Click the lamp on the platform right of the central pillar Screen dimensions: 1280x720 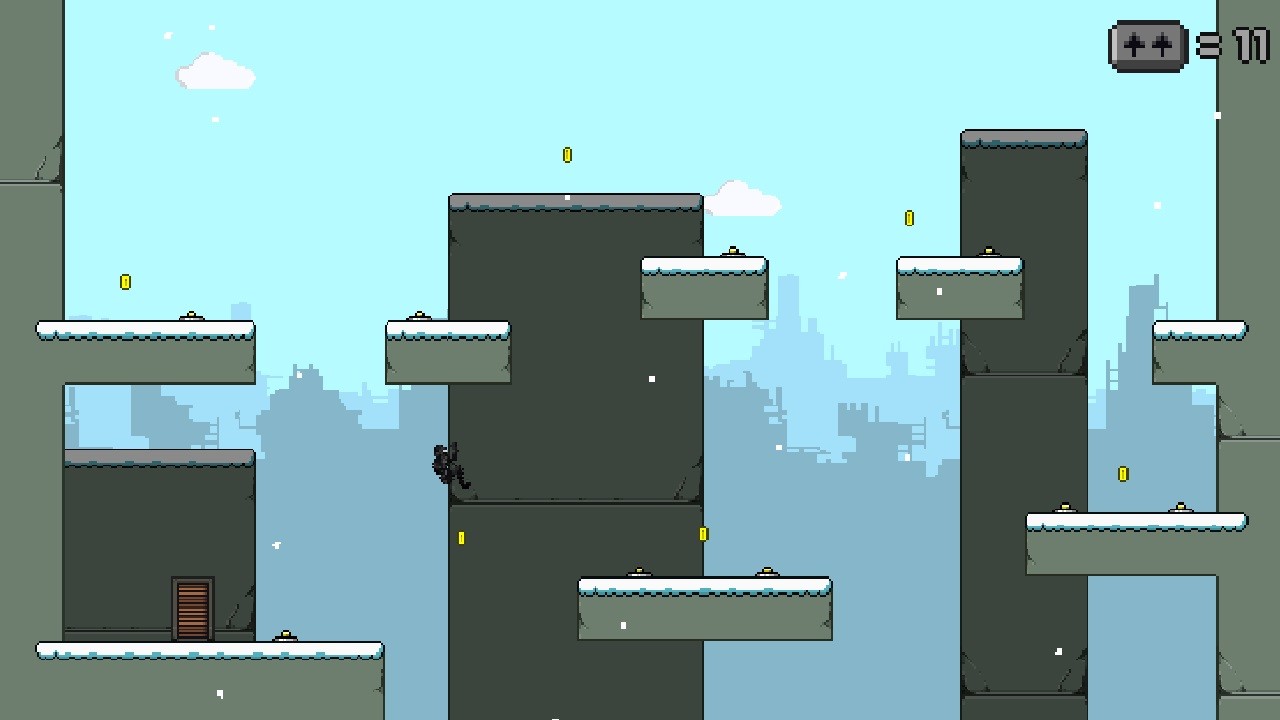pos(735,251)
